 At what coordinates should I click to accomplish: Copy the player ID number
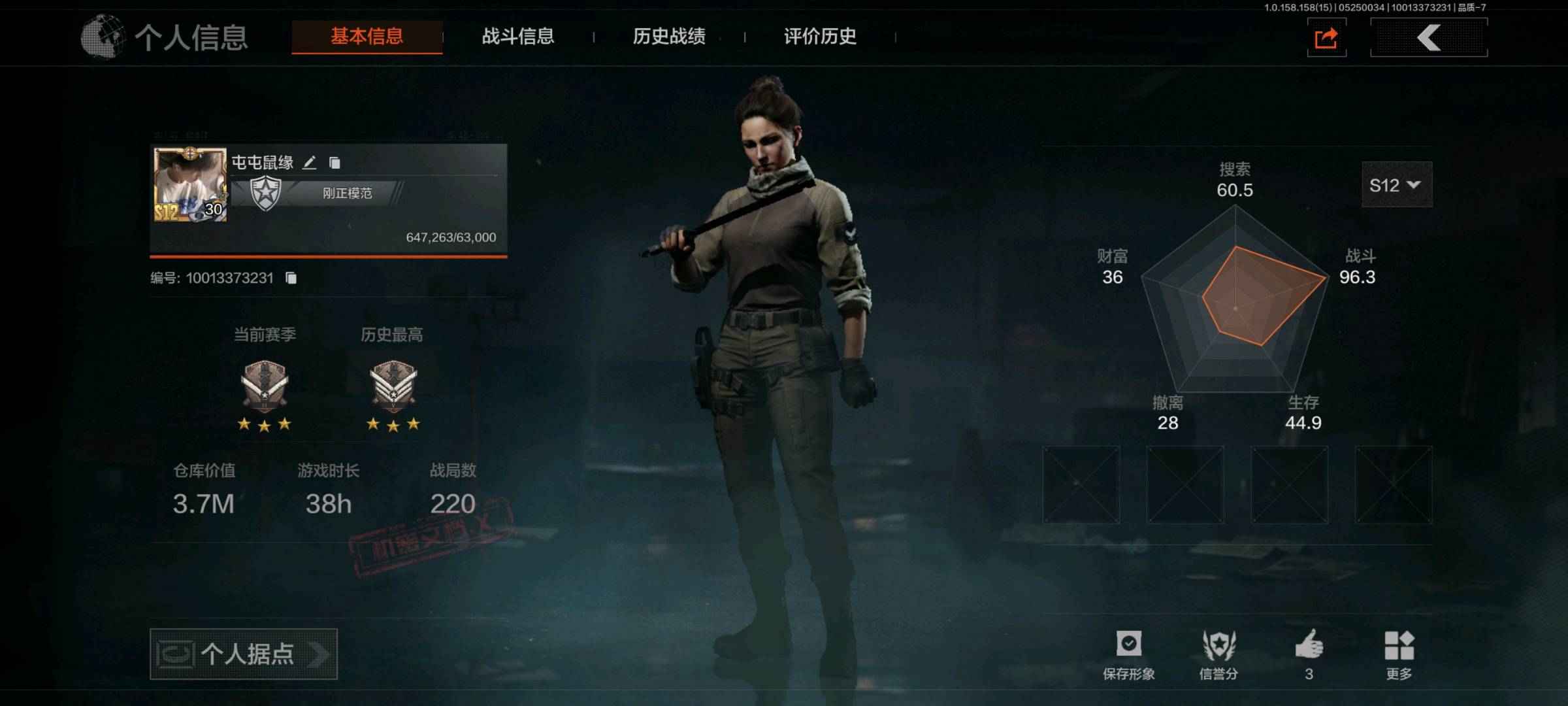[x=291, y=278]
